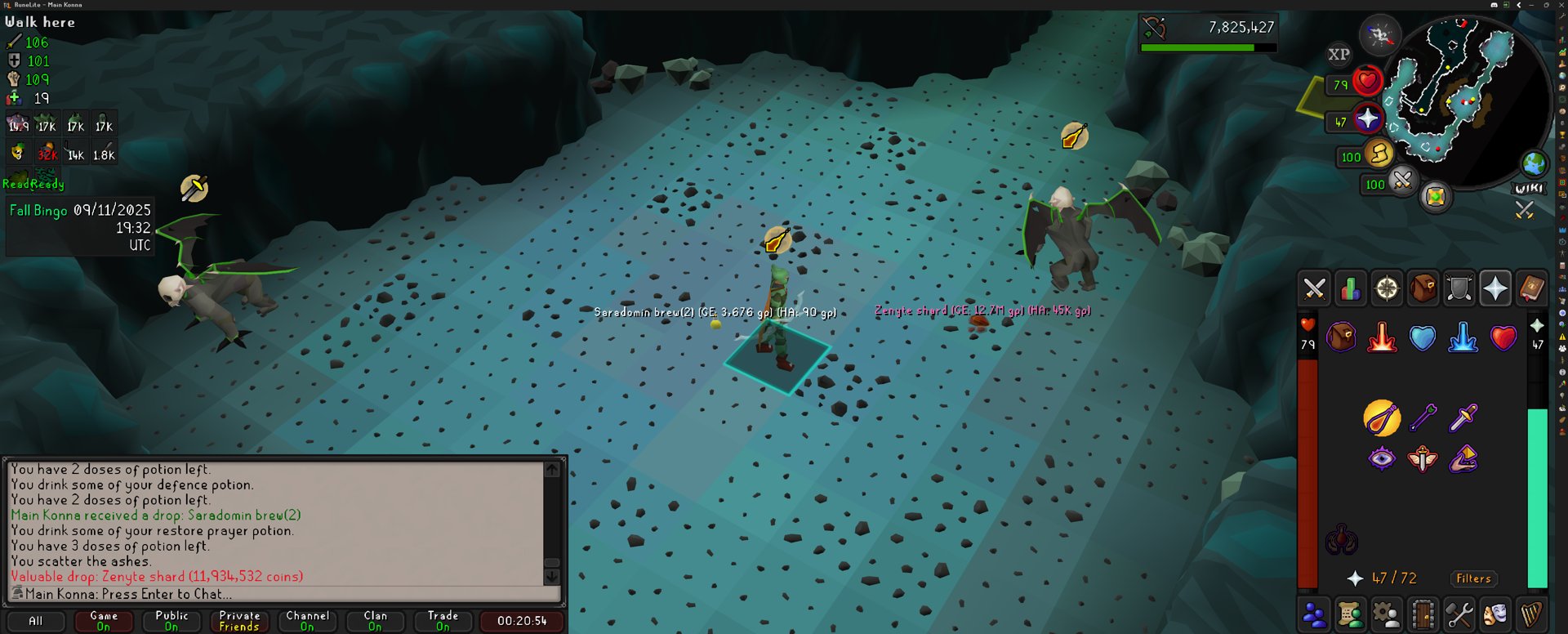Viewport: 1568px width, 634px height.
Task: Open the Logout door tab
Action: coord(1423,614)
